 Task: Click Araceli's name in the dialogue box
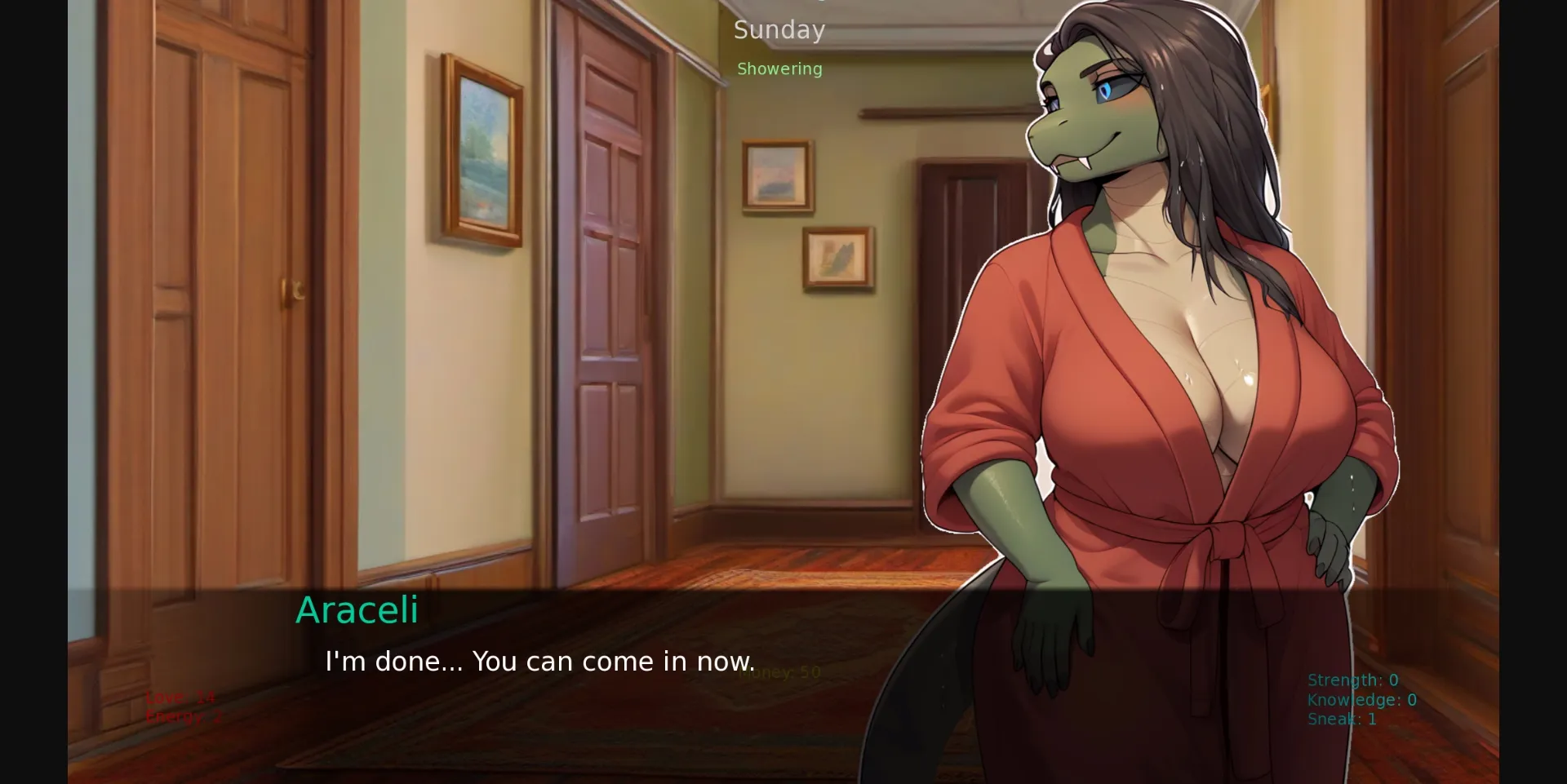[357, 610]
